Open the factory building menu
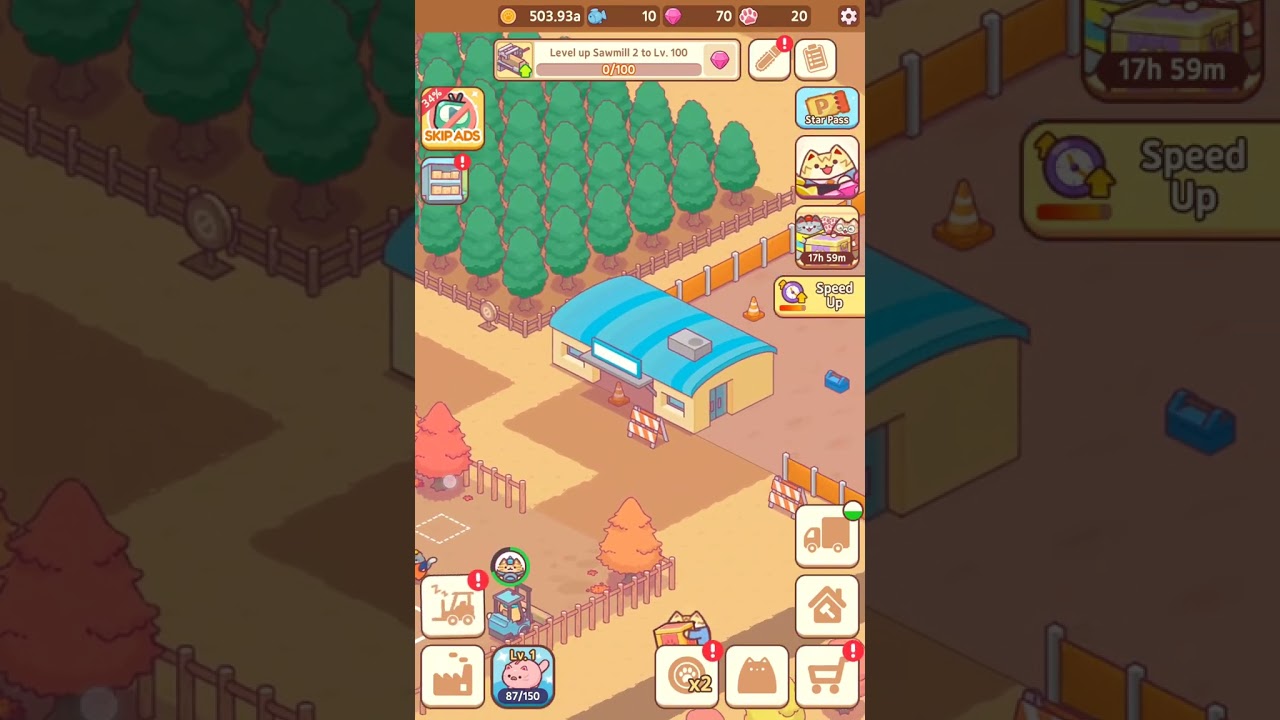Image resolution: width=1280 pixels, height=720 pixels. point(453,676)
